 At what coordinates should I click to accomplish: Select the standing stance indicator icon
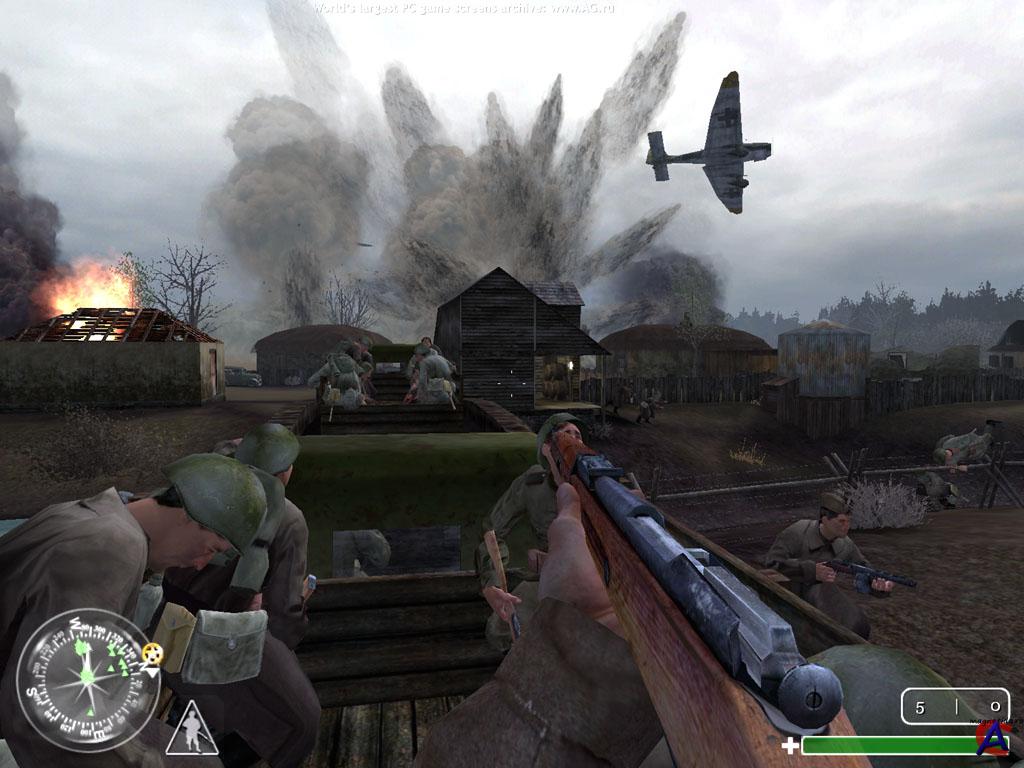[191, 728]
